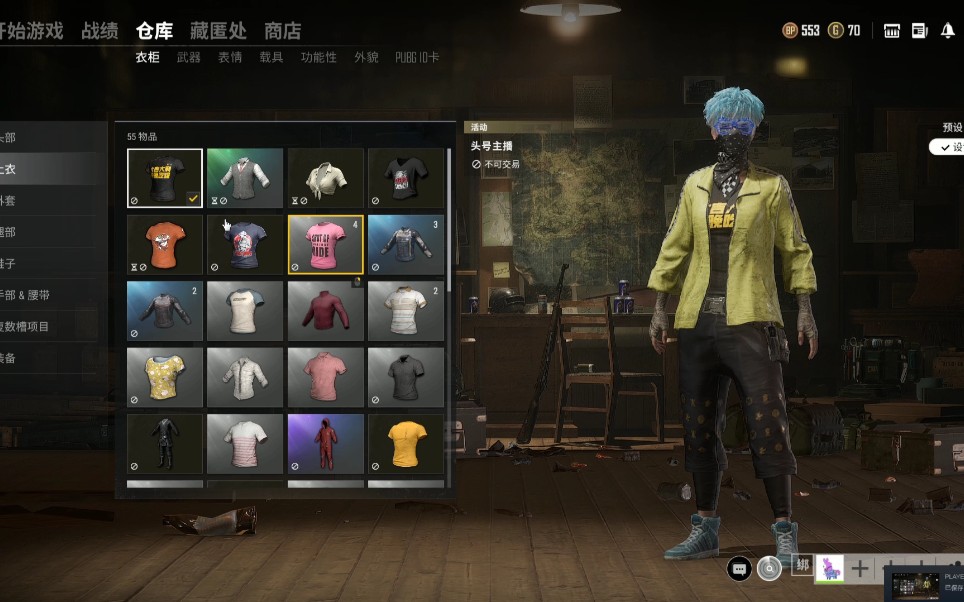964x602 pixels.
Task: Choose the vest and tie outfit
Action: point(245,178)
